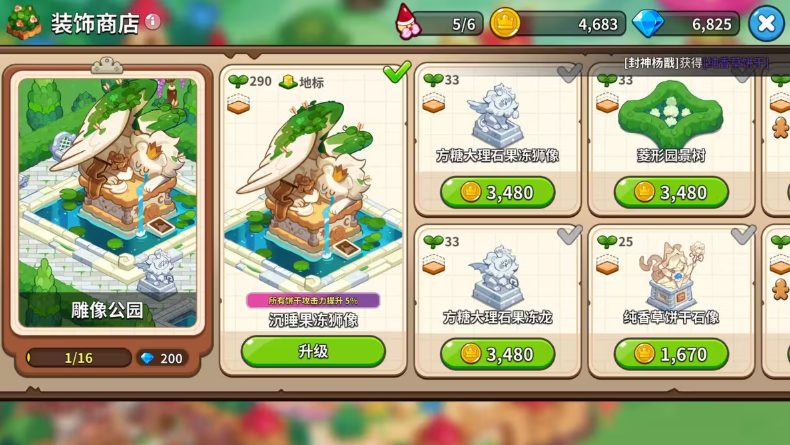Buy 菱形园景树 for 3,480 coins
790x445 pixels.
671,192
